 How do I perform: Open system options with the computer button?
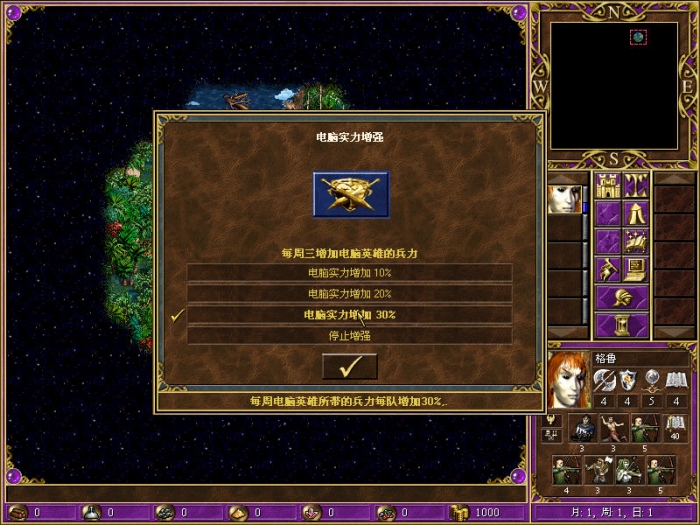pos(637,269)
